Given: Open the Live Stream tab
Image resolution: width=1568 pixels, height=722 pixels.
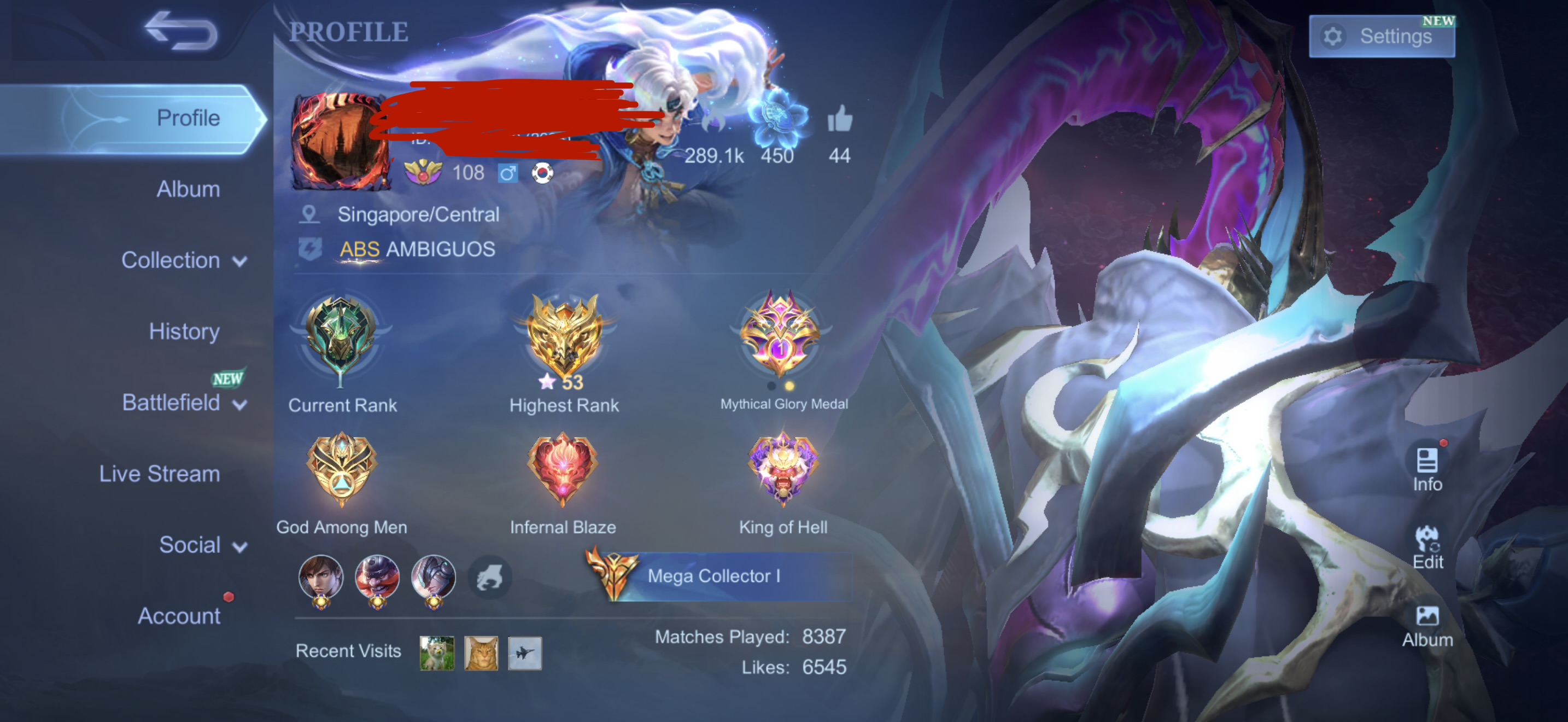Looking at the screenshot, I should click(x=160, y=474).
